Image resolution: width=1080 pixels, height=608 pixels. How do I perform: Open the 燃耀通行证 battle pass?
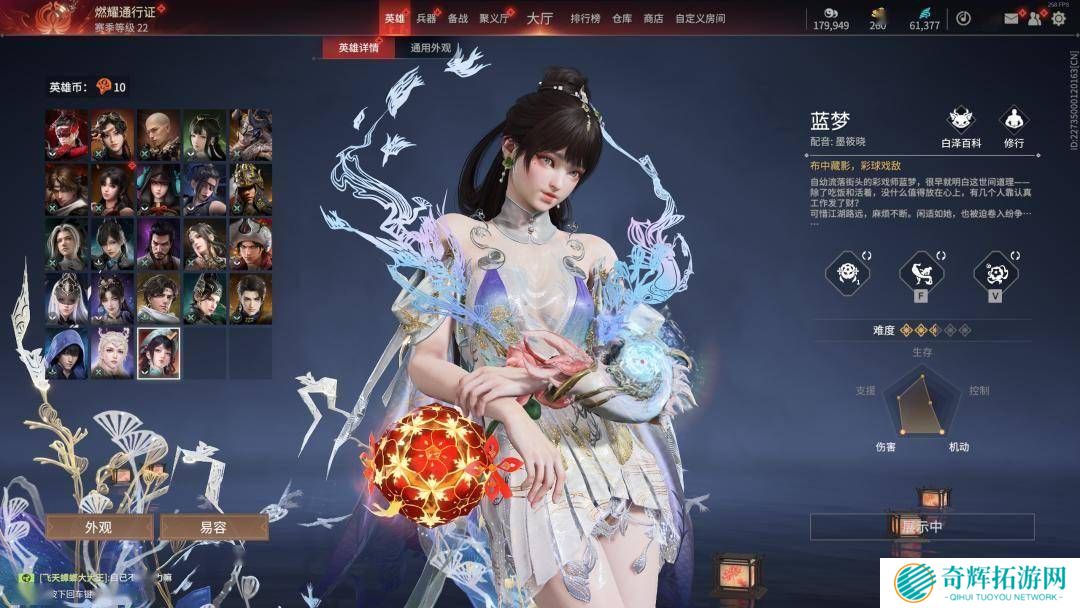click(x=124, y=12)
